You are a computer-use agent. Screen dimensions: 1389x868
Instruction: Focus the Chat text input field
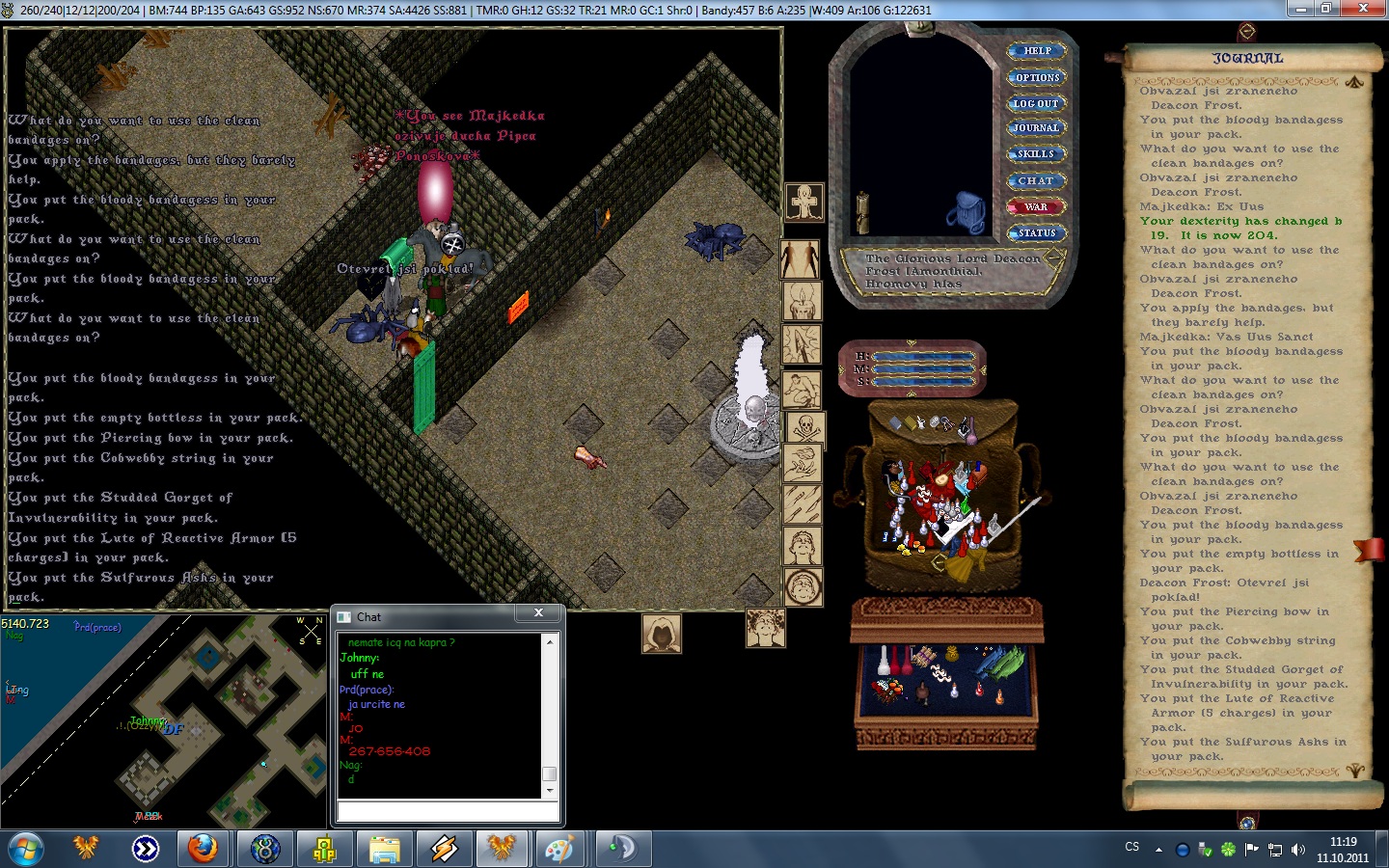coord(448,812)
